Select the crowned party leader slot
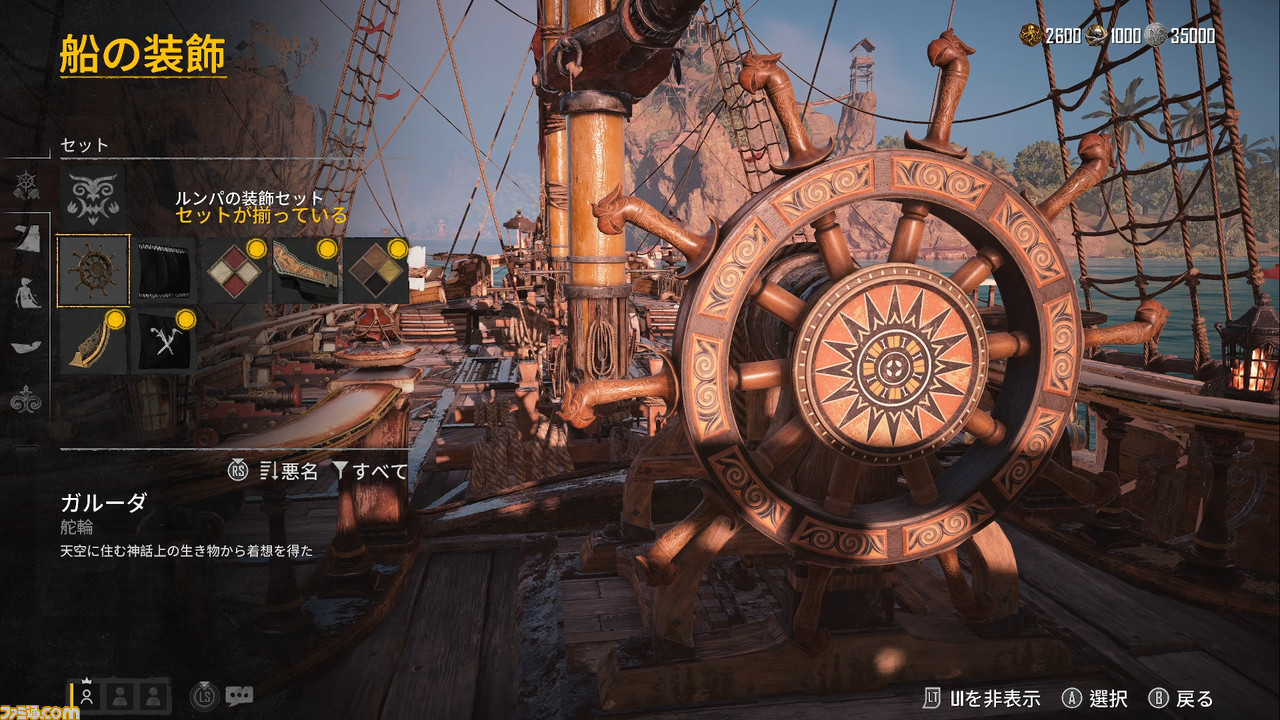Screen dimensions: 1280x720 [88, 694]
